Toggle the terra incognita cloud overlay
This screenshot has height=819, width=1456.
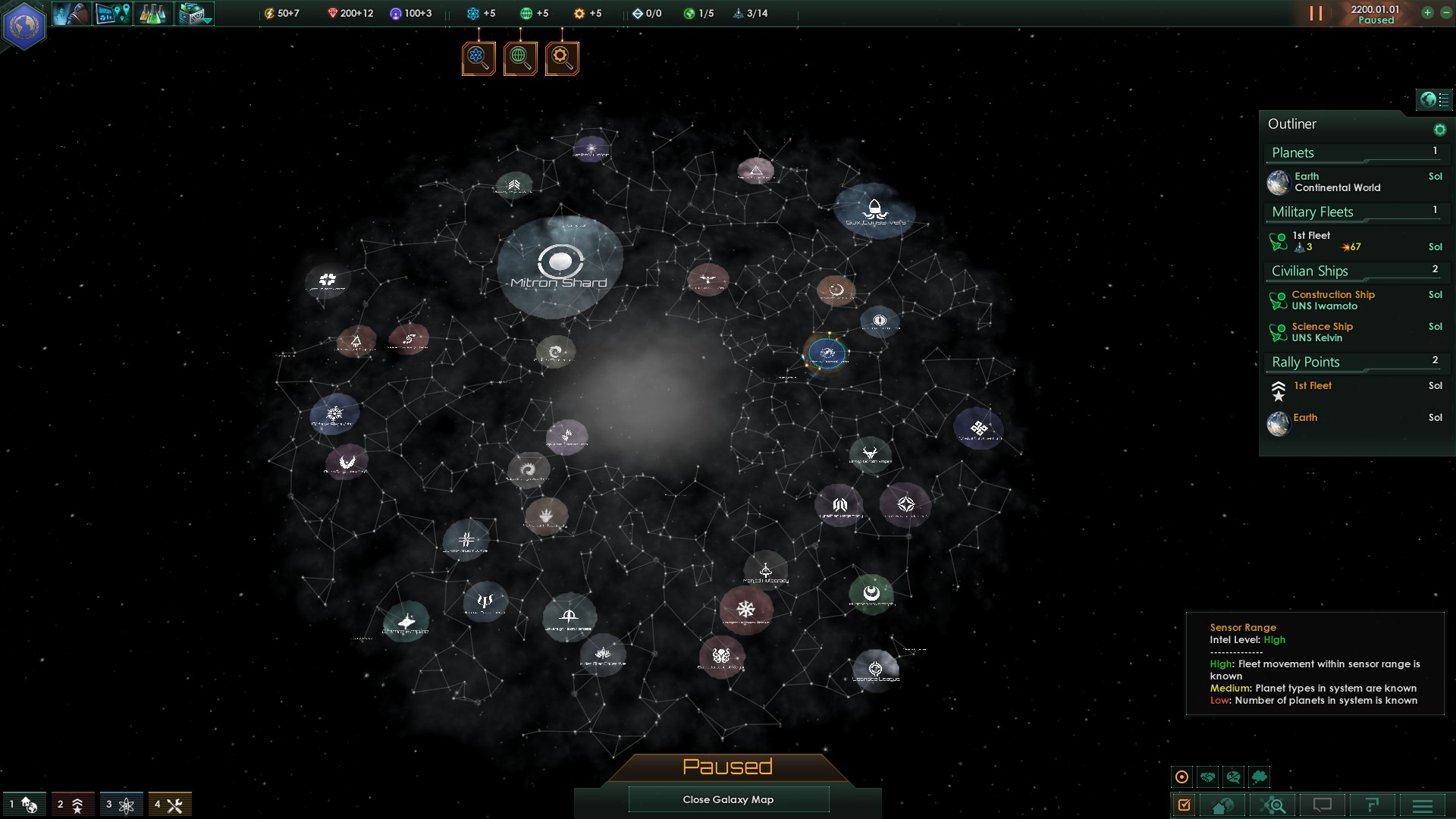(x=1260, y=776)
